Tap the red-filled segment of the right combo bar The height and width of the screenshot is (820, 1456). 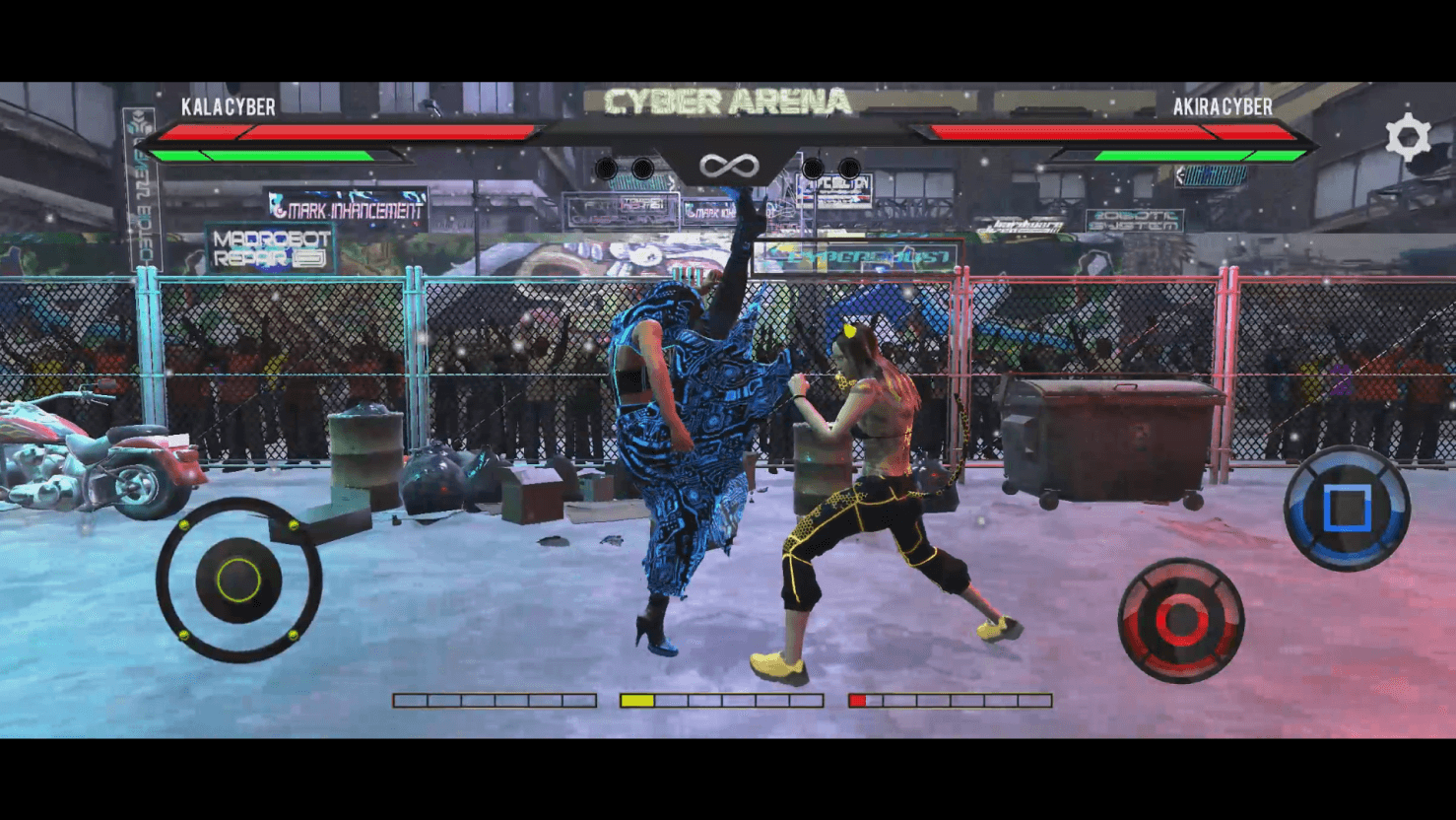point(858,701)
